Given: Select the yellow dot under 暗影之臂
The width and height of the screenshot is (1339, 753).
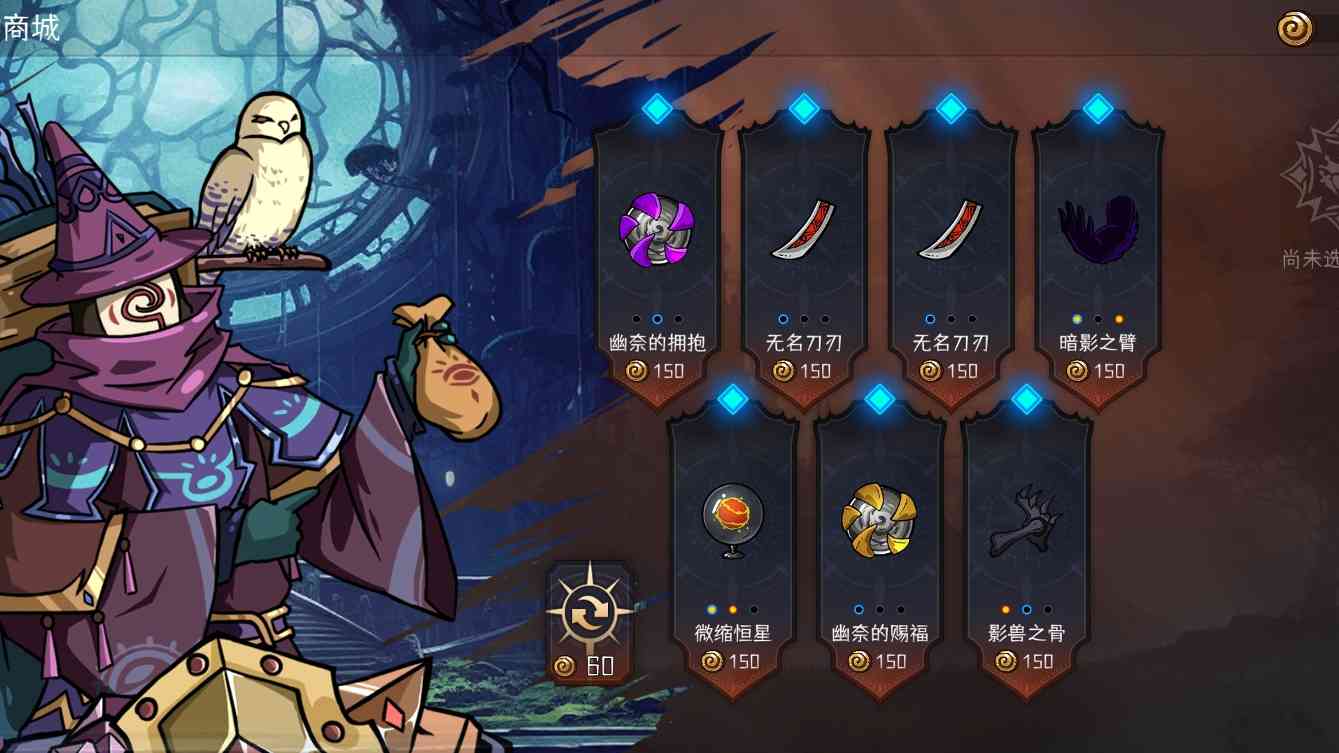Looking at the screenshot, I should click(1076, 318).
